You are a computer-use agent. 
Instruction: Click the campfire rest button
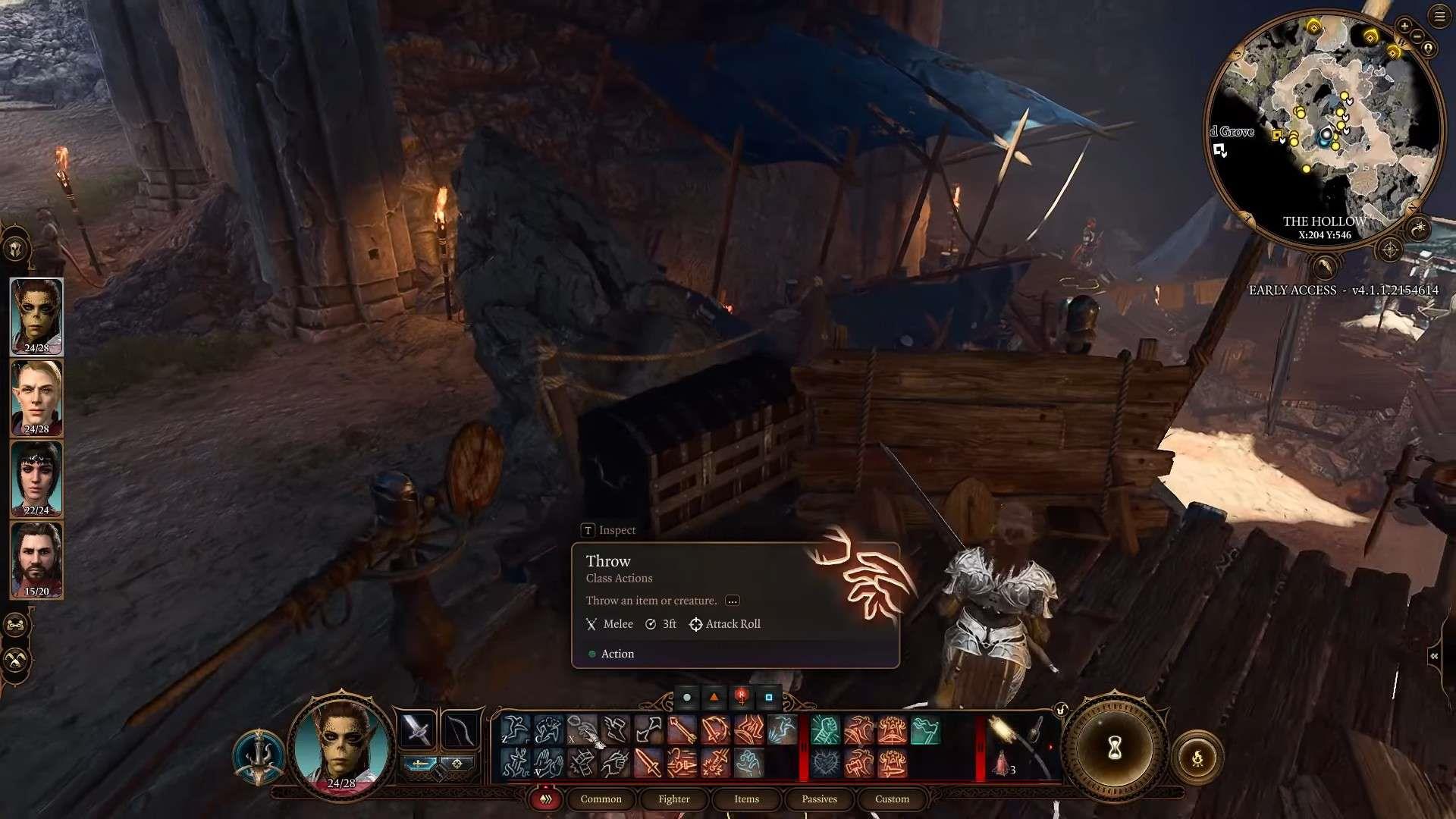(1197, 758)
